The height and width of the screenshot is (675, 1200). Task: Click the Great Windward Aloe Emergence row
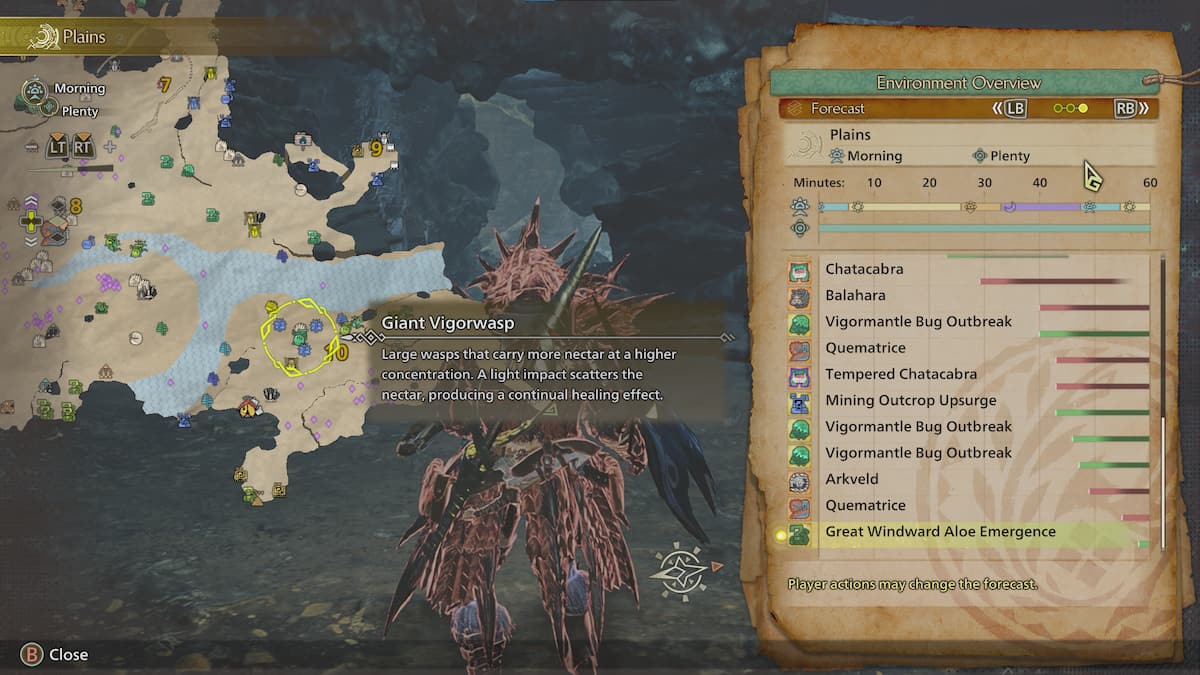pyautogui.click(x=940, y=532)
